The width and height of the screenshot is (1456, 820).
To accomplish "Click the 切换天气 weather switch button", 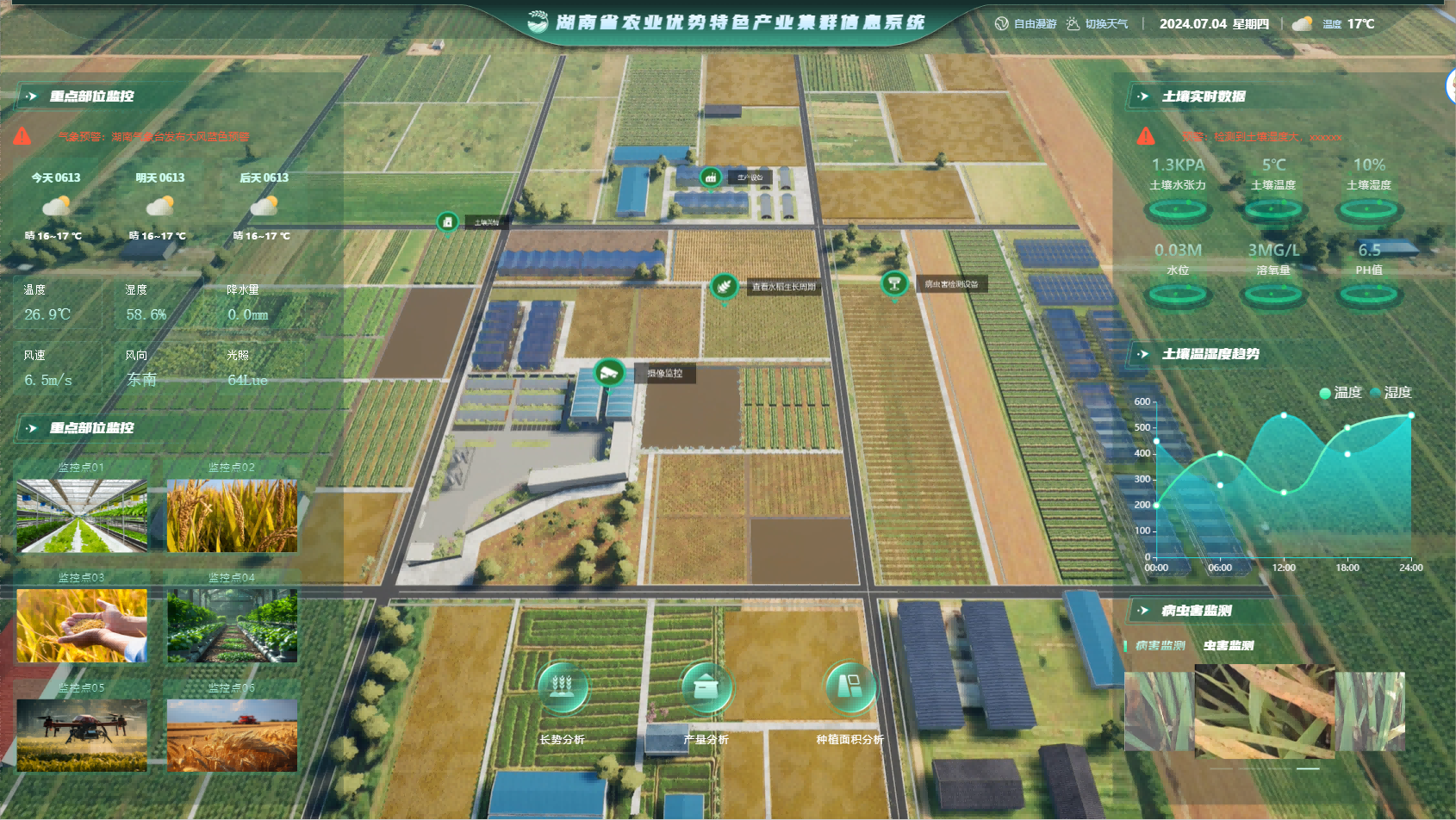I will (x=1097, y=24).
